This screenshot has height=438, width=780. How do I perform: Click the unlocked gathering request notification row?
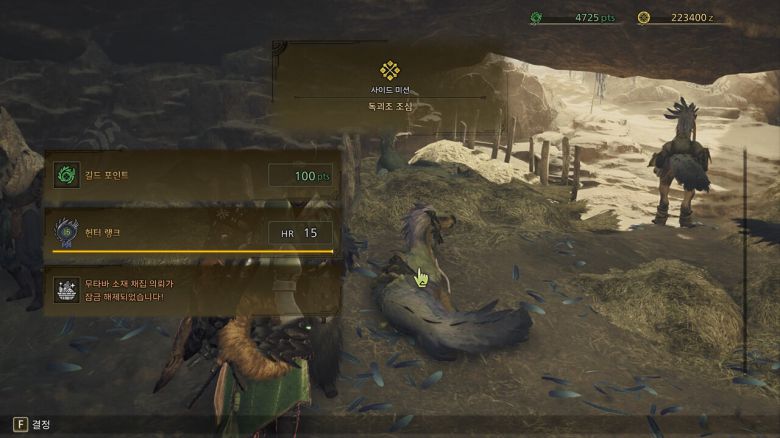click(x=192, y=290)
